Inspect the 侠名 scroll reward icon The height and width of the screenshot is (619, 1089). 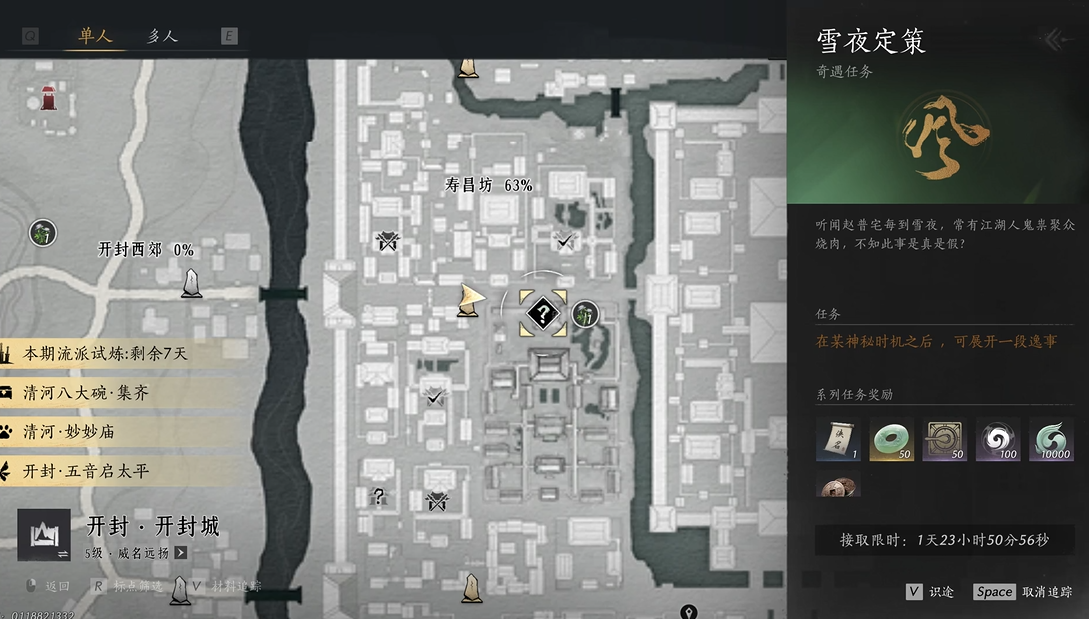pos(838,440)
